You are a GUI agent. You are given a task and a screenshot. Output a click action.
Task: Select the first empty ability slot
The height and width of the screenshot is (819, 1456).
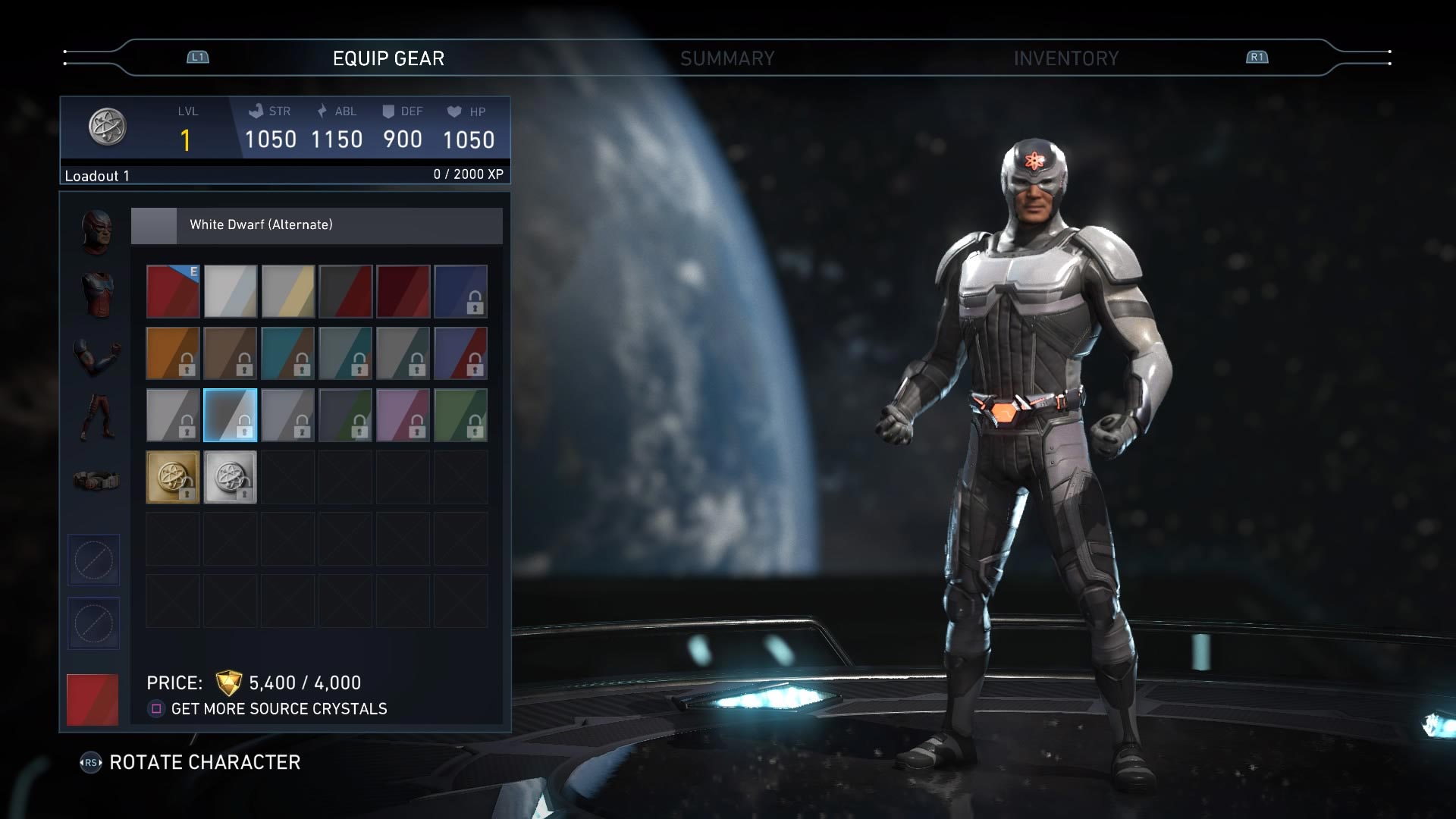pos(95,560)
